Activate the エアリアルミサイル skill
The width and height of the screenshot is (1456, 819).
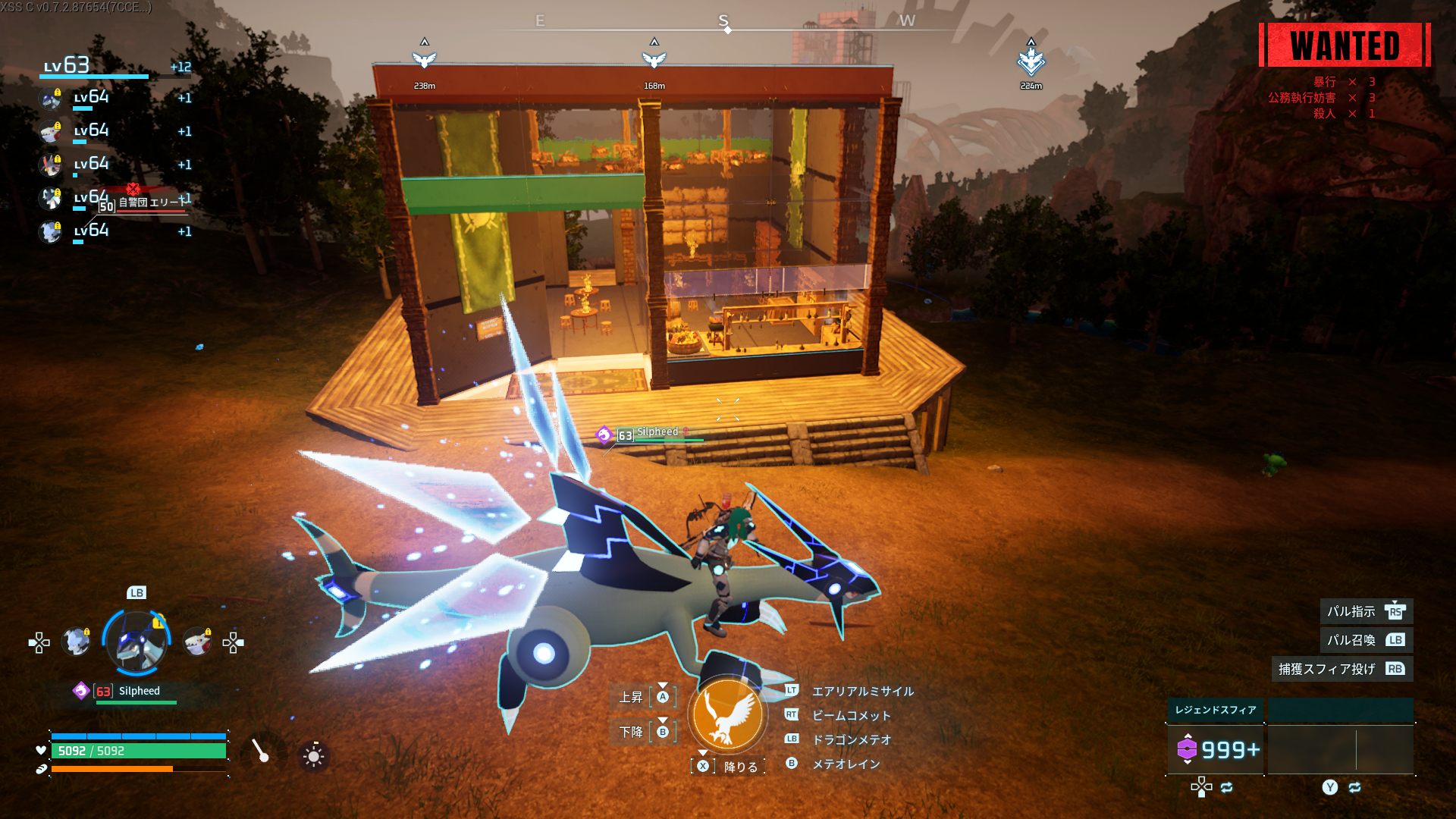click(862, 691)
